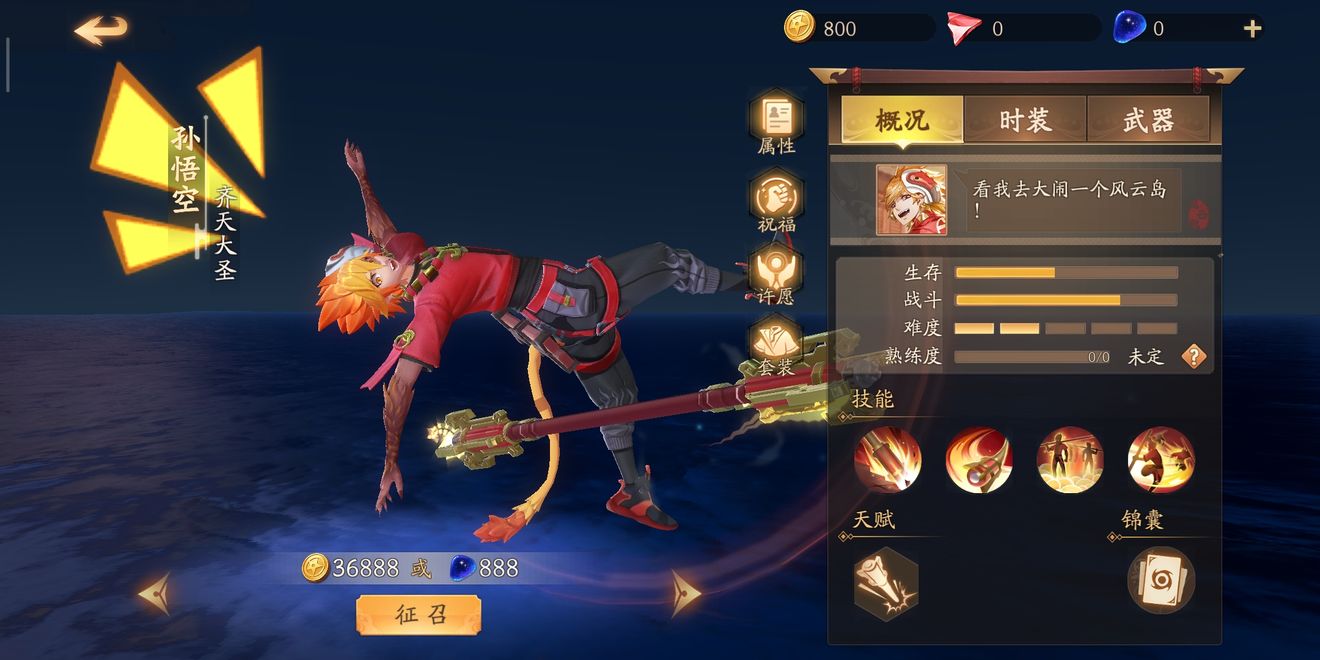Open the 锦囊 card pouch icon
The width and height of the screenshot is (1320, 660).
(1161, 580)
